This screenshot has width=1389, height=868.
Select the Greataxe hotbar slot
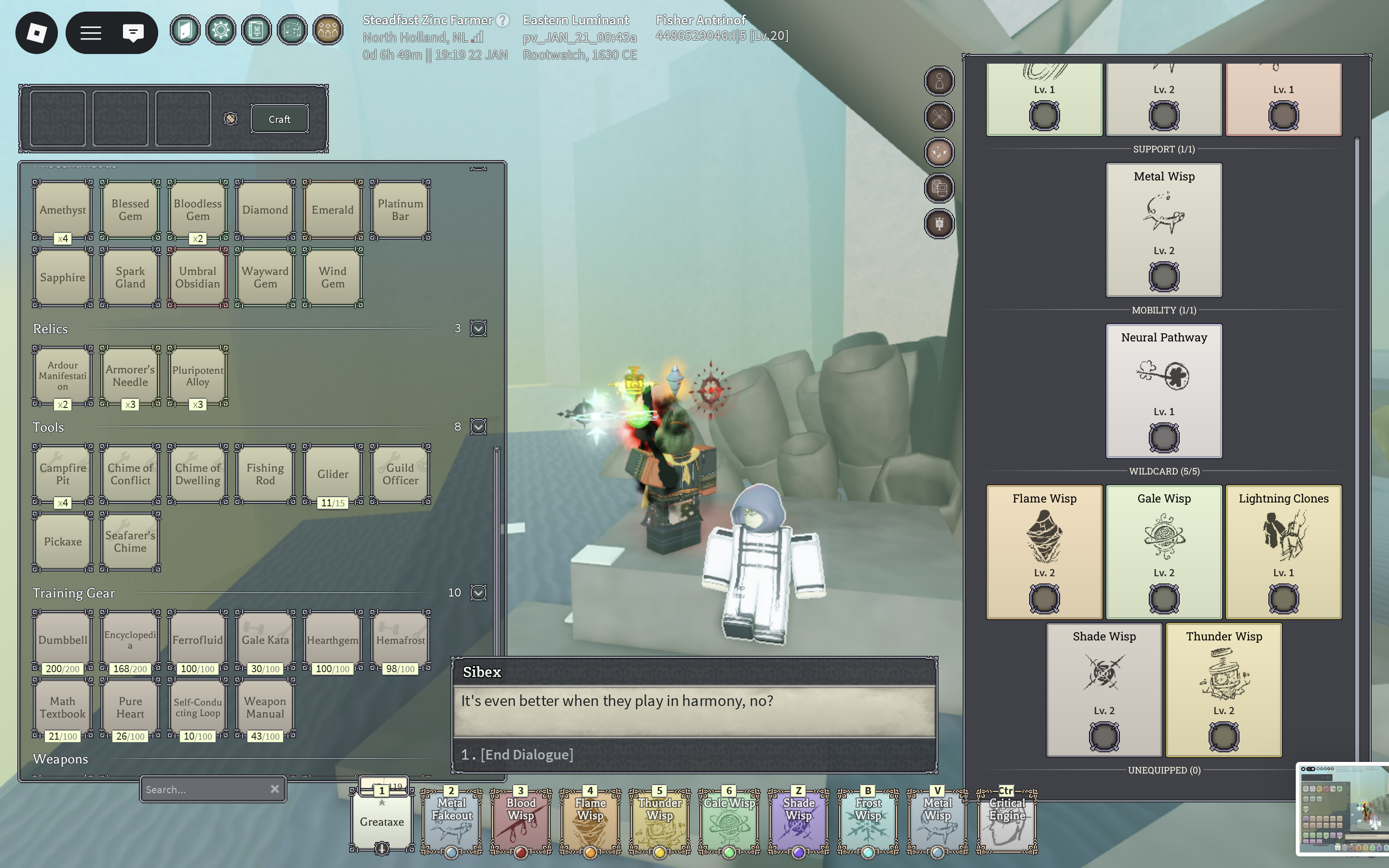point(381,822)
